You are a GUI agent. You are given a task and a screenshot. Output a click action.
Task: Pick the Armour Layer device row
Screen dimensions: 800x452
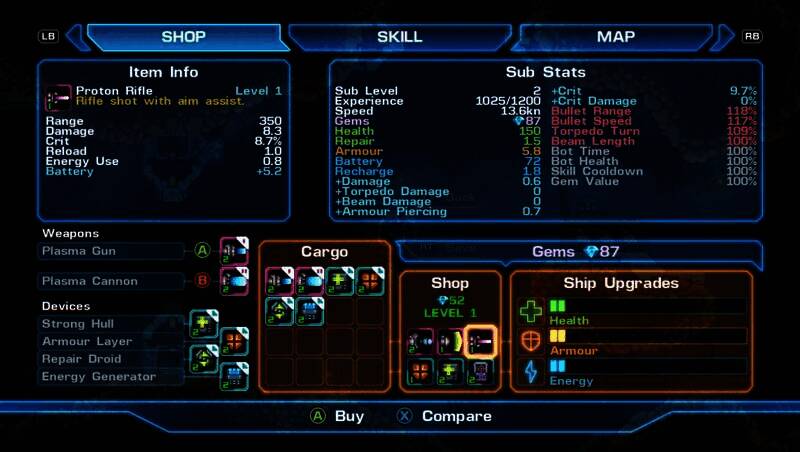pos(112,342)
